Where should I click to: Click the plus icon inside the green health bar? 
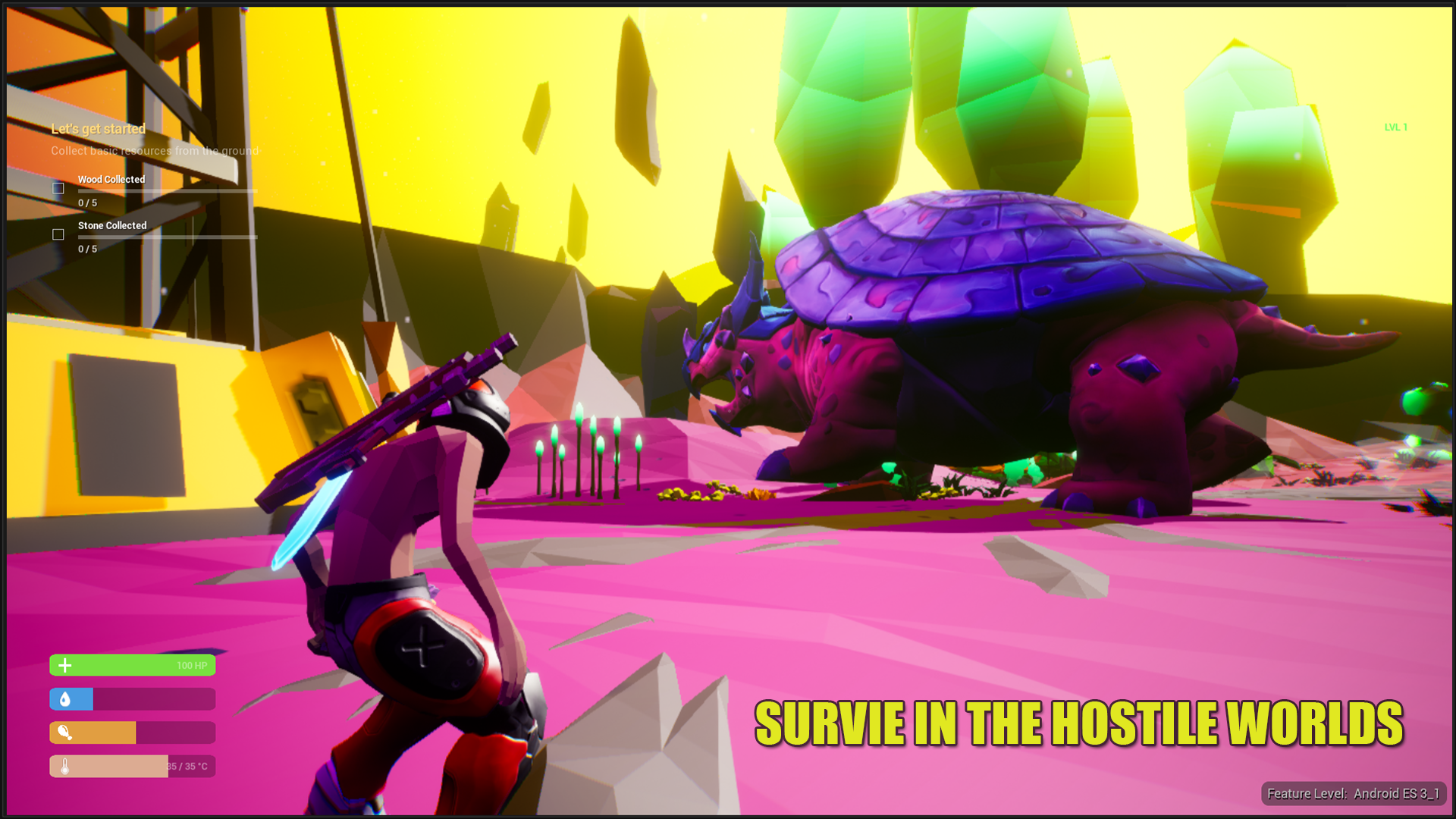point(65,664)
